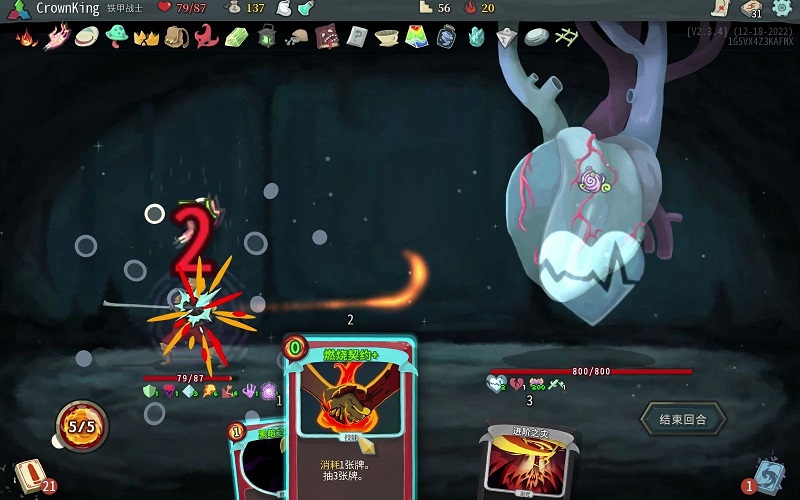Select the Burning Pact+ (燃烧契约) card
Viewport: 800px width, 500px height.
349,420
